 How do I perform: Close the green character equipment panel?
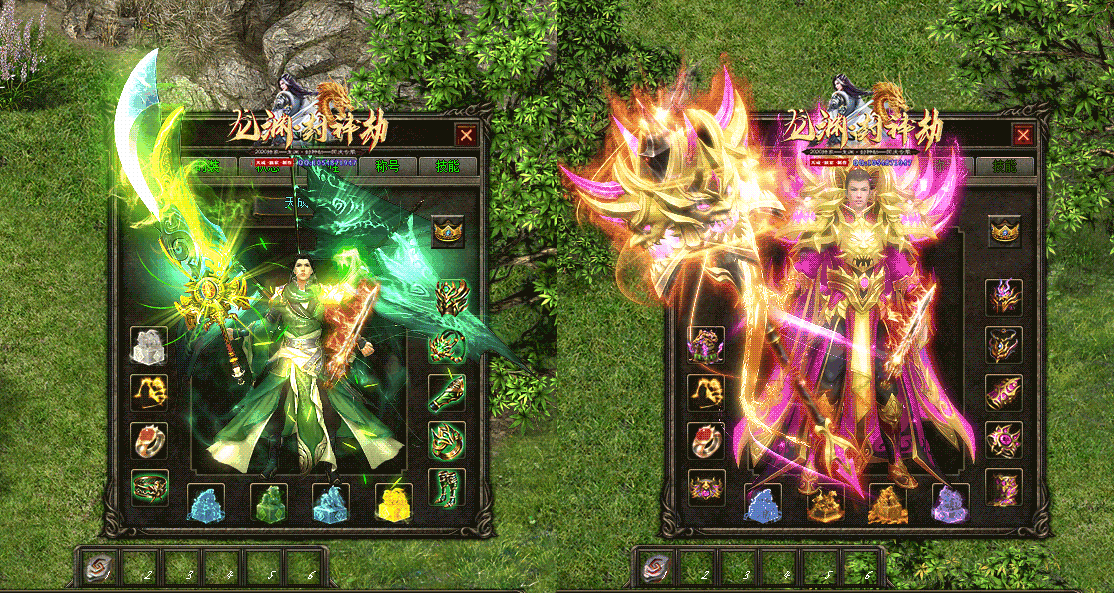466,135
